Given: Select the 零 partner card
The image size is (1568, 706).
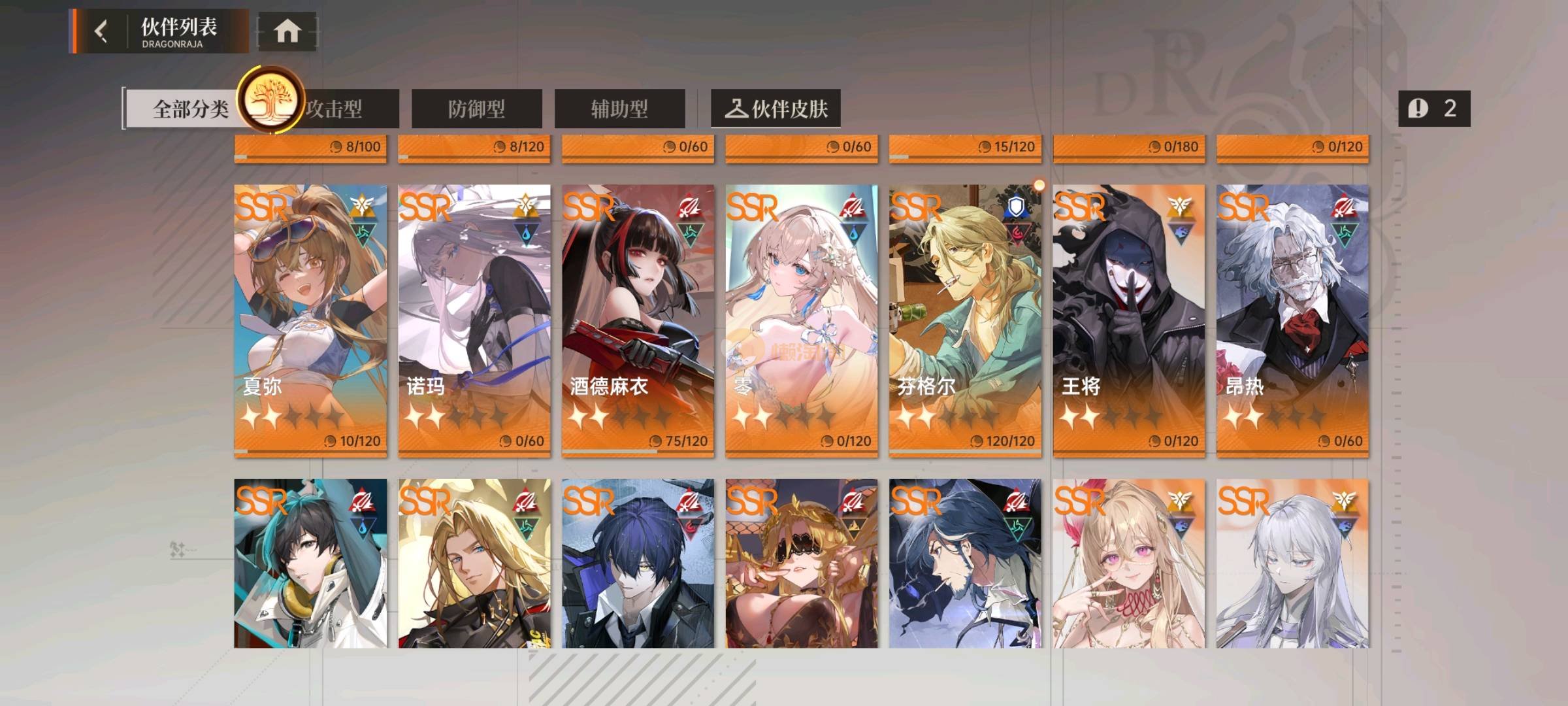Looking at the screenshot, I should point(802,320).
